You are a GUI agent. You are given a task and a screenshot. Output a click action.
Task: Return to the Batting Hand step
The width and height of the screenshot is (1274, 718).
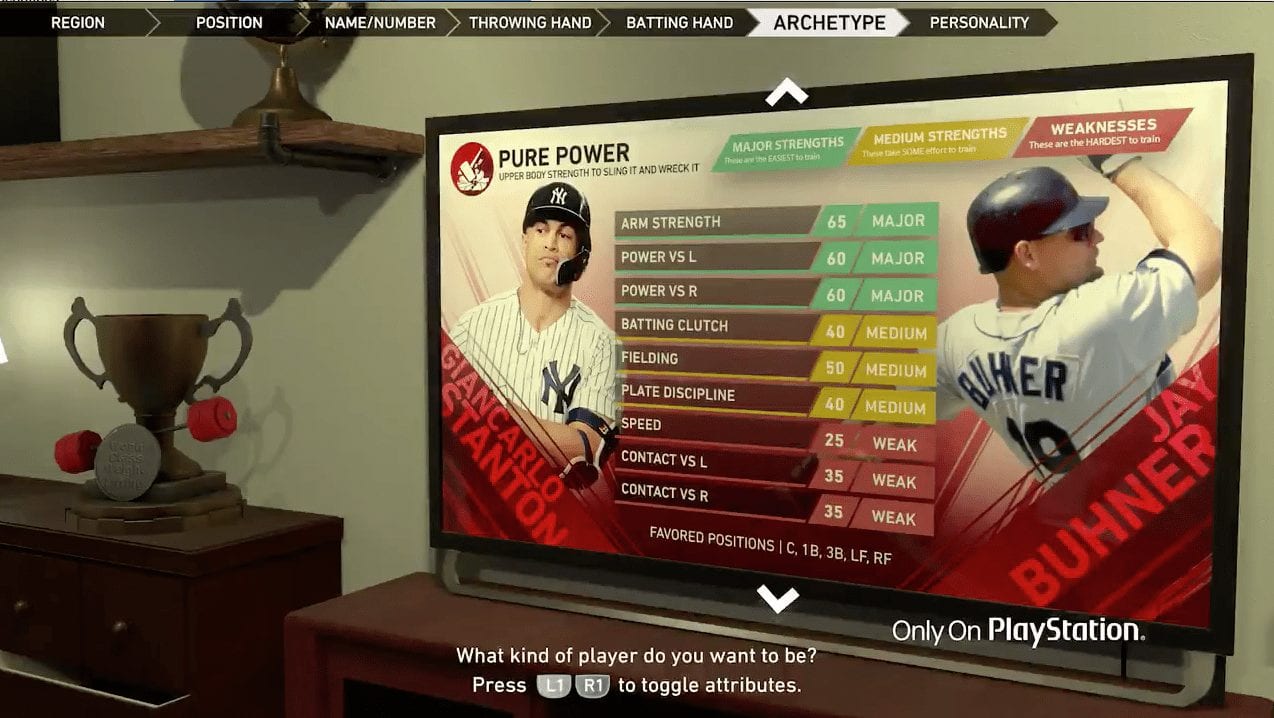point(679,22)
